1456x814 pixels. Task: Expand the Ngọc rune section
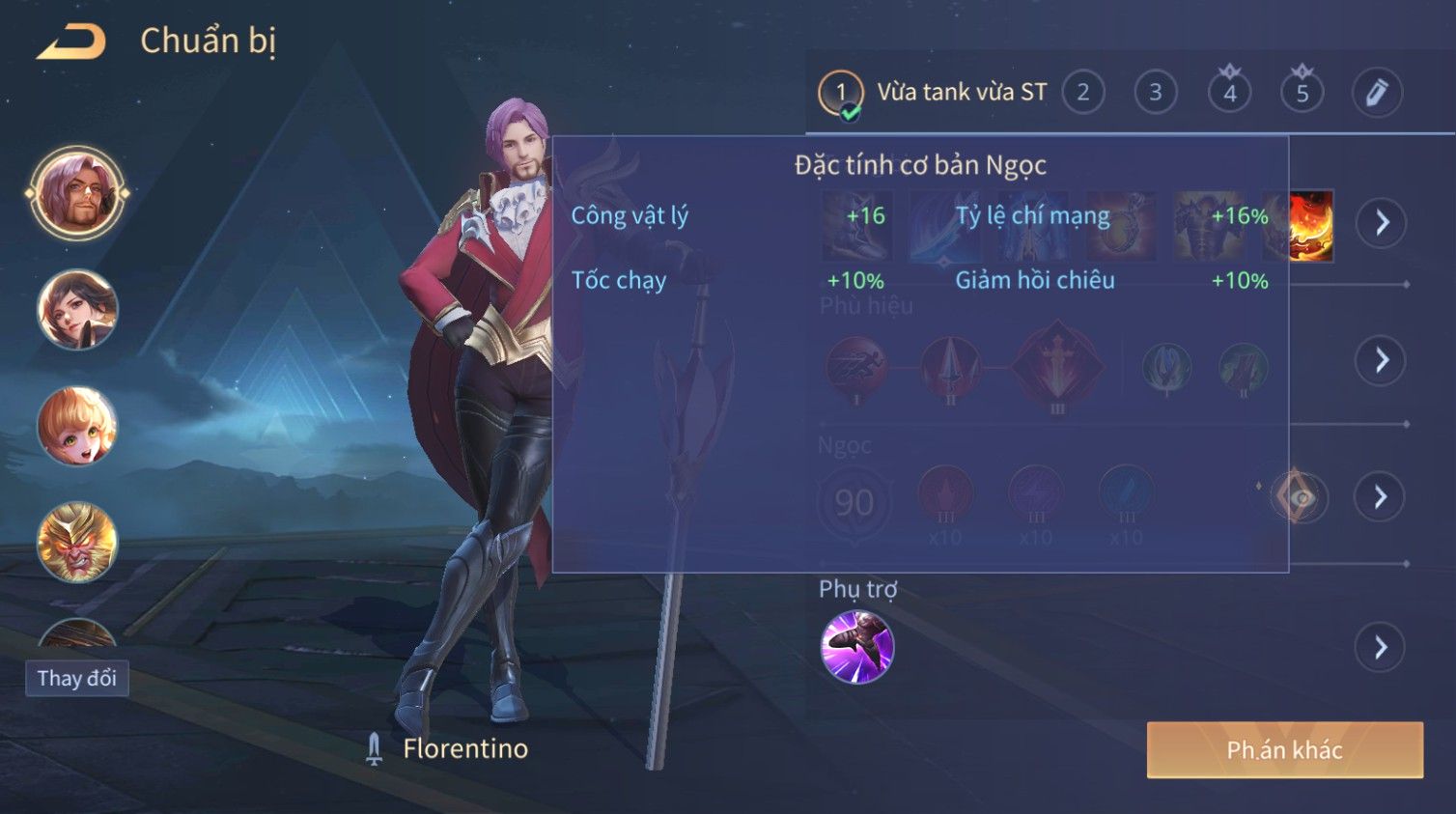pos(1382,497)
